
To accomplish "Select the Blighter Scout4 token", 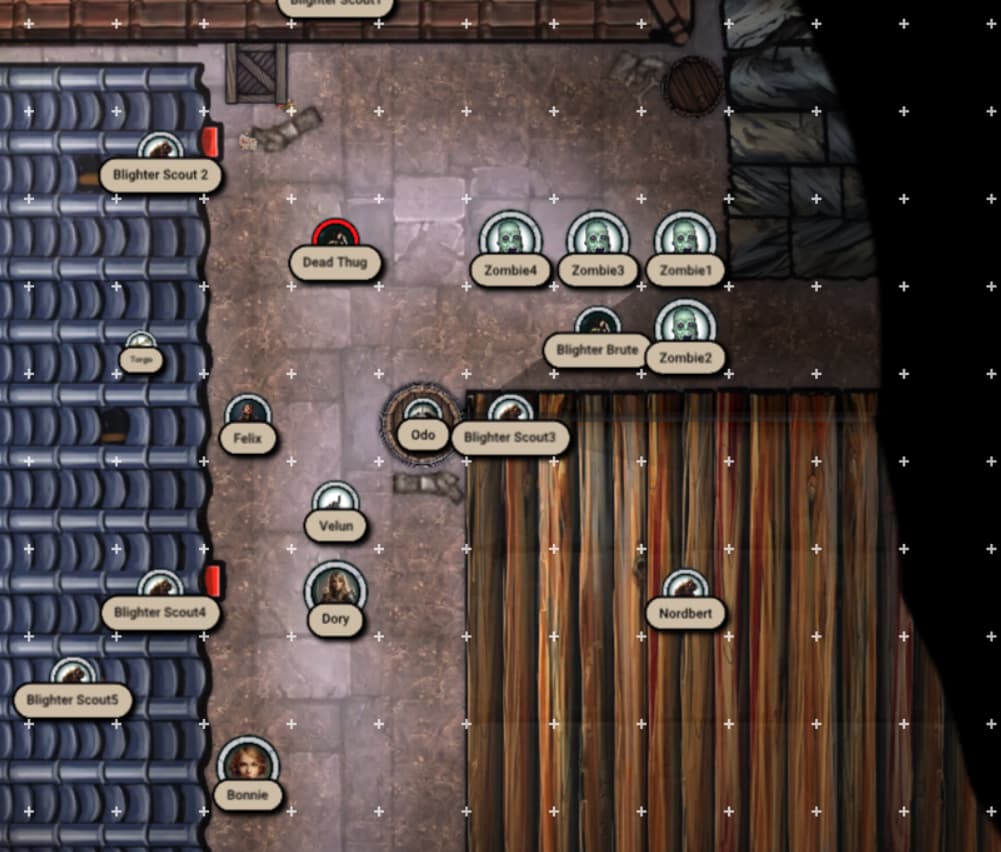I will (x=160, y=590).
